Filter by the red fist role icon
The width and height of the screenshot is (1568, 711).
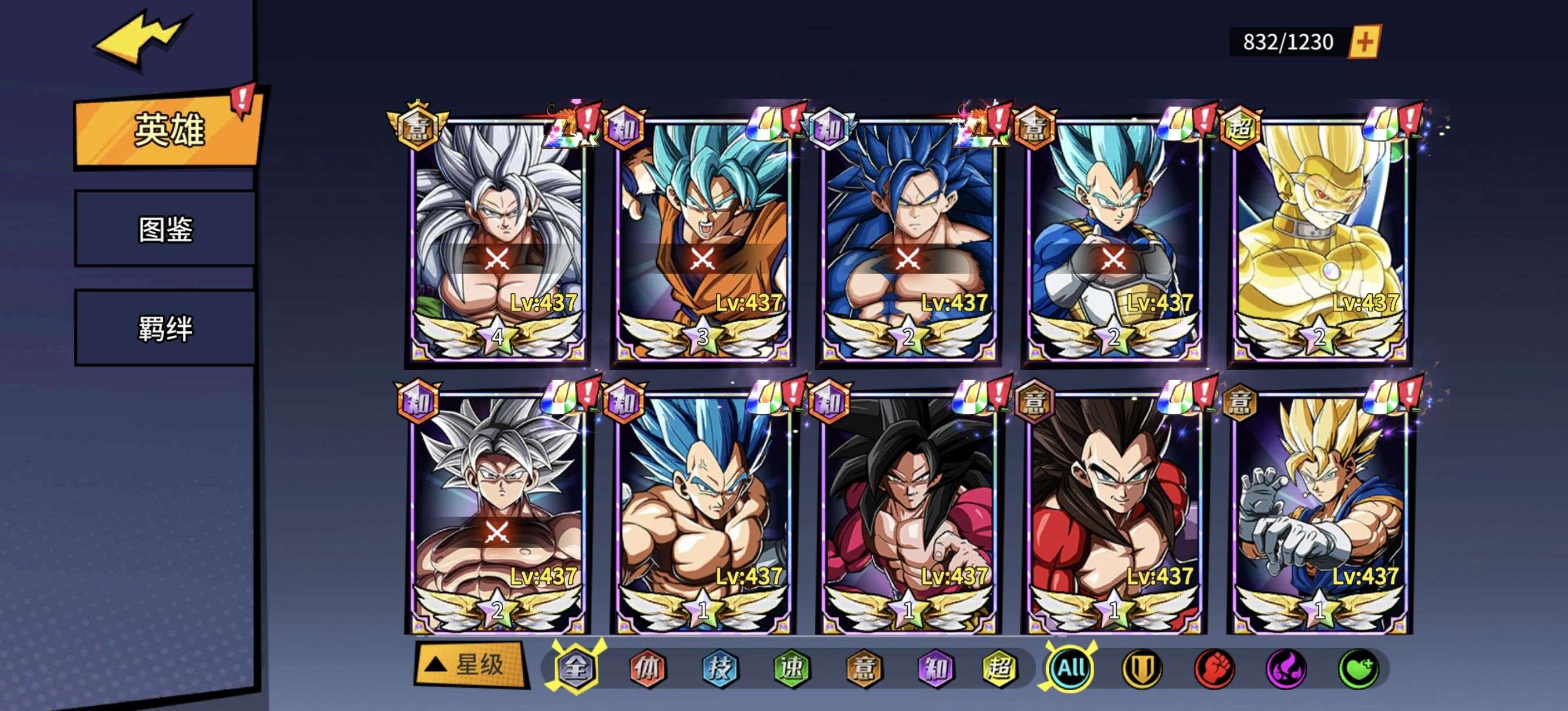click(1214, 668)
